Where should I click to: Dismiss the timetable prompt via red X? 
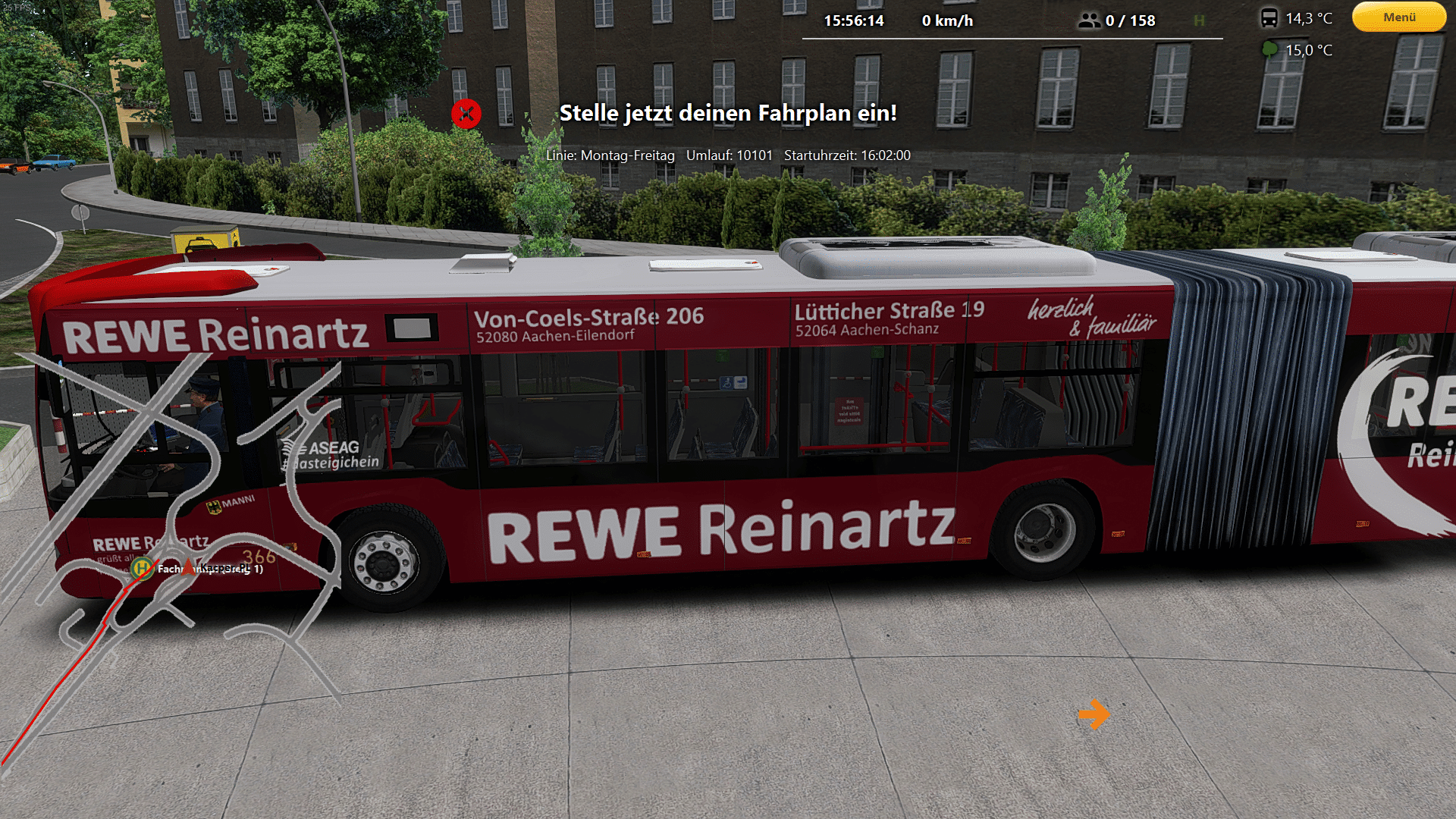pyautogui.click(x=466, y=114)
